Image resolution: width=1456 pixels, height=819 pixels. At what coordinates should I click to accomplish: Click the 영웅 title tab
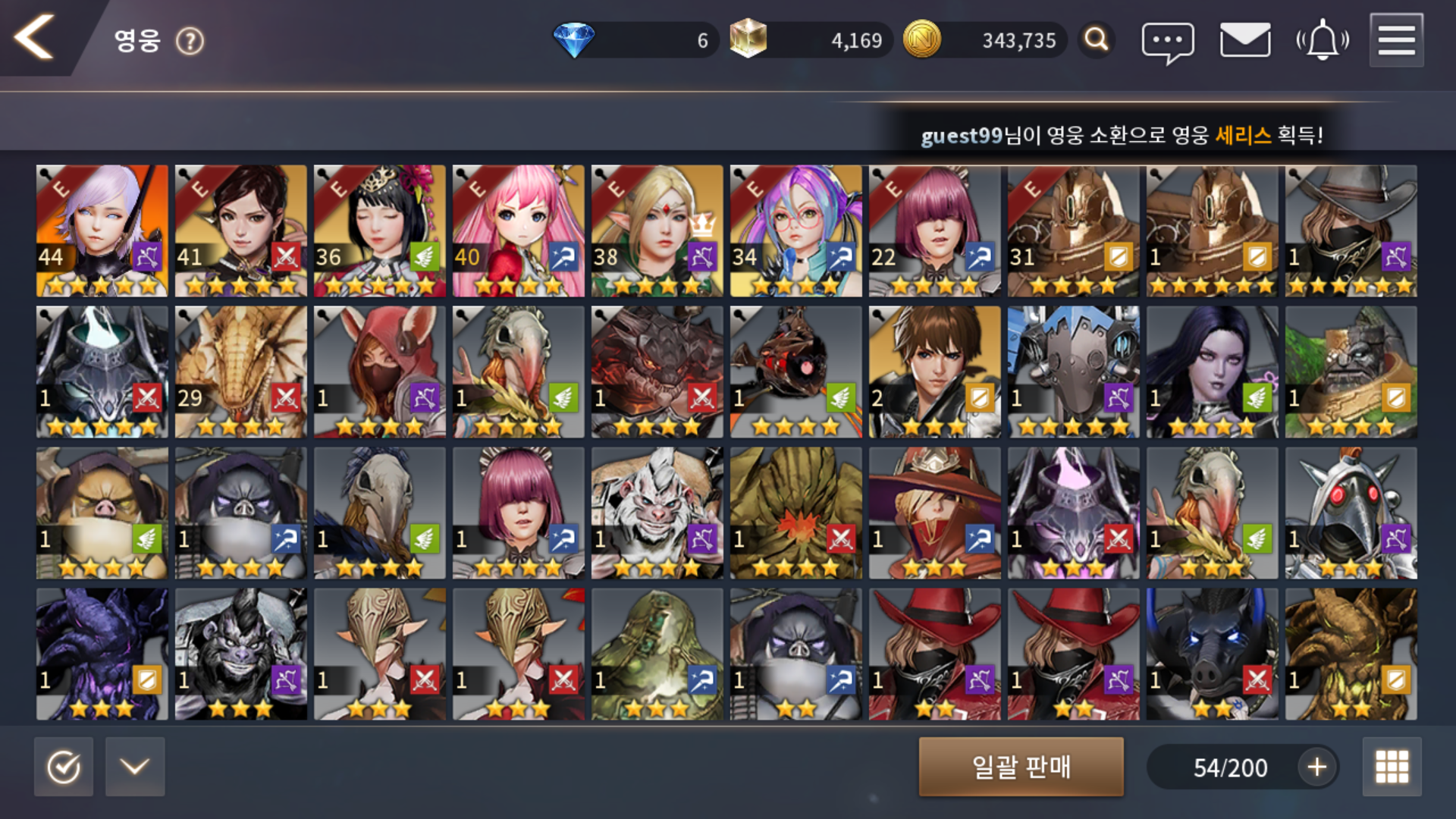pos(136,42)
